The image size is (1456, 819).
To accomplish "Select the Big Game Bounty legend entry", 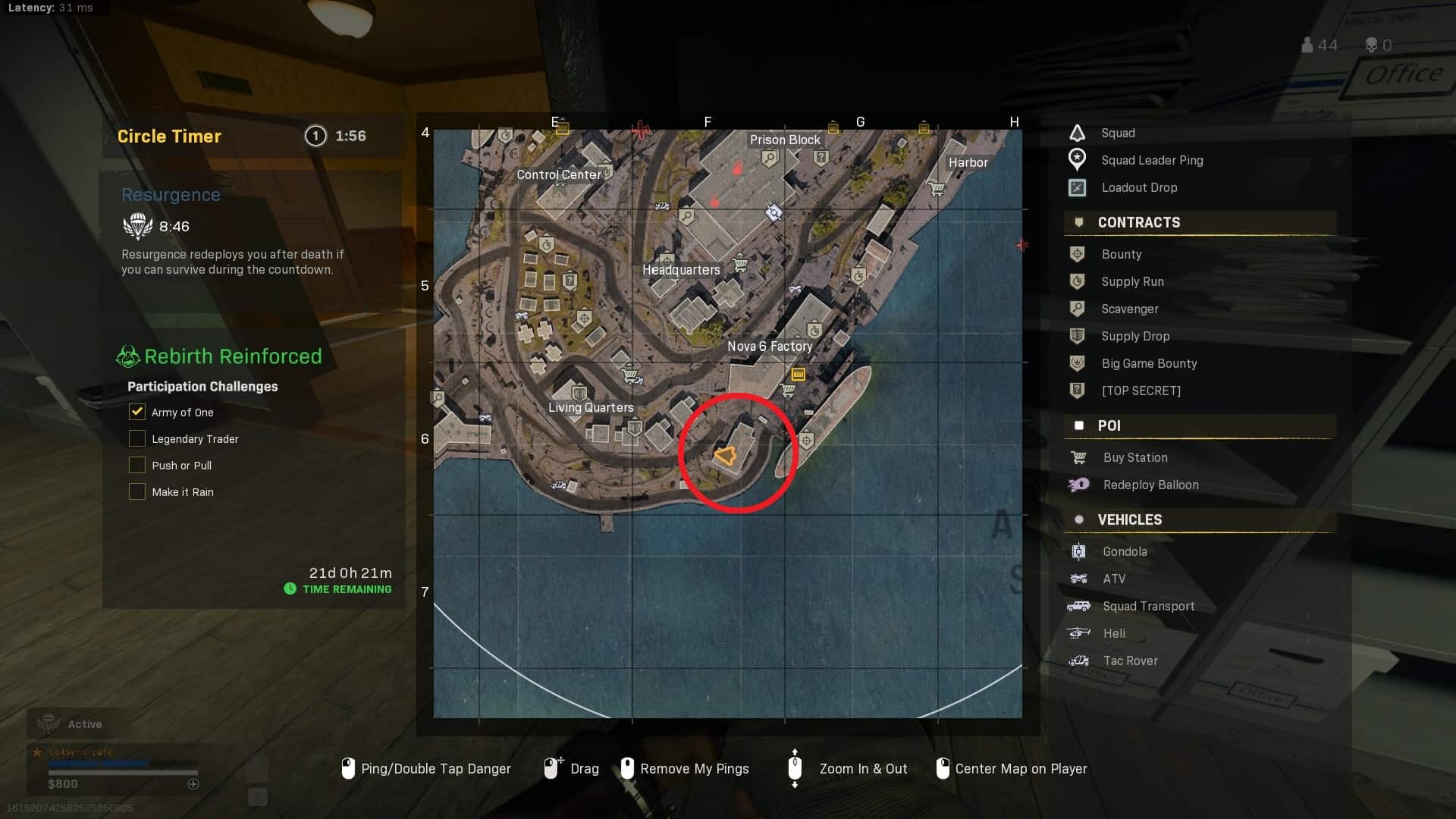I will [x=1148, y=363].
